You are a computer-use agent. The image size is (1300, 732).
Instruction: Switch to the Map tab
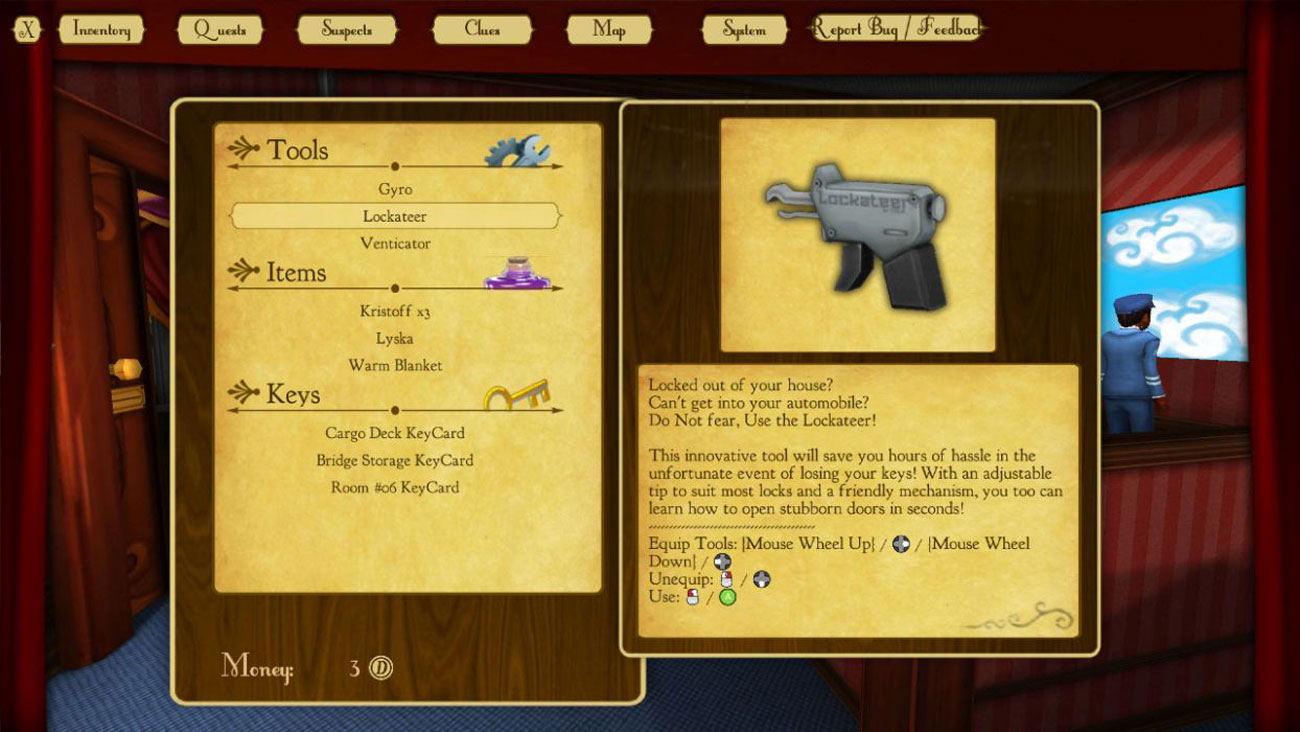click(609, 30)
